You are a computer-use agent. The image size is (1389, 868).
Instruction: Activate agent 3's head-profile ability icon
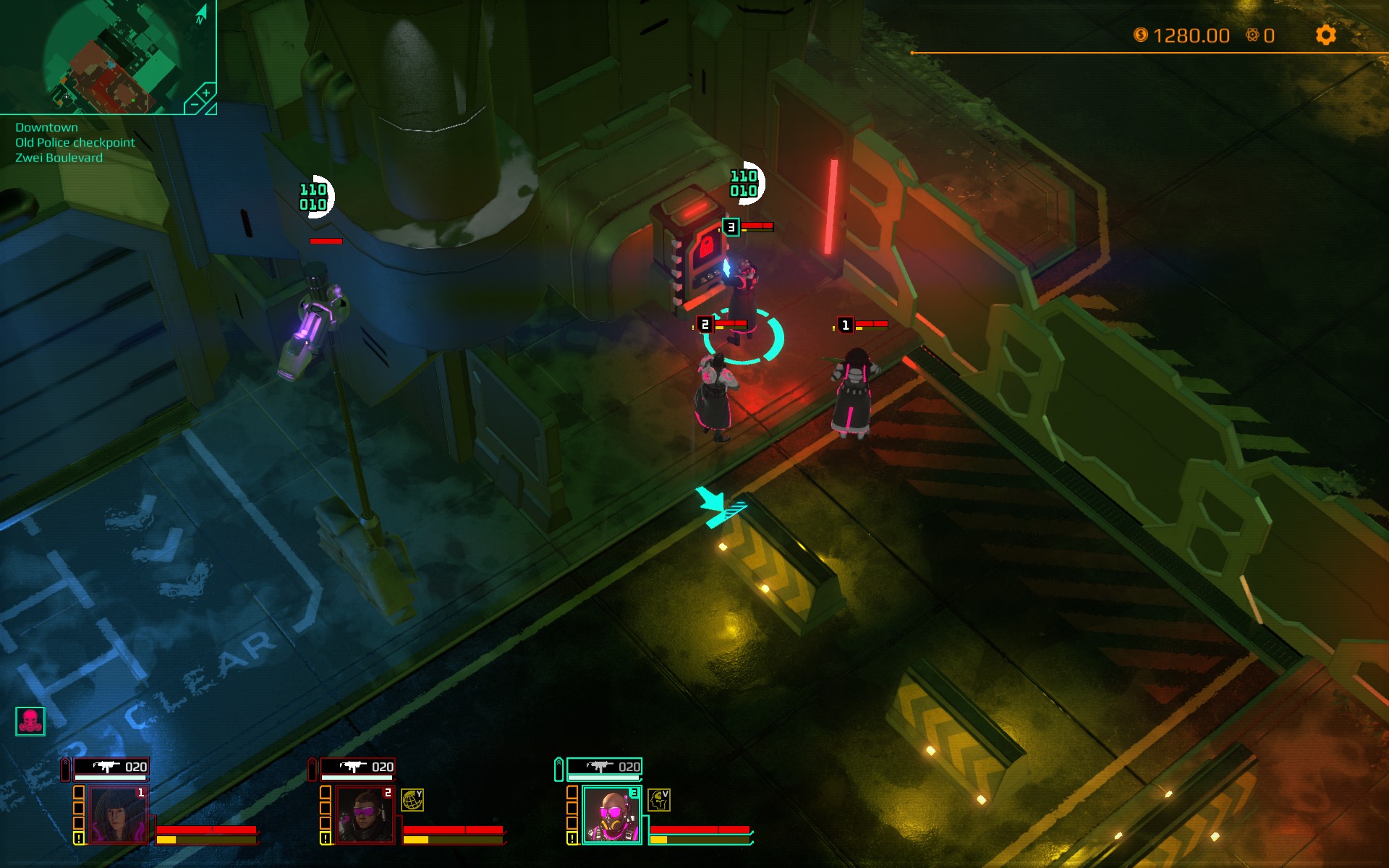tap(658, 799)
